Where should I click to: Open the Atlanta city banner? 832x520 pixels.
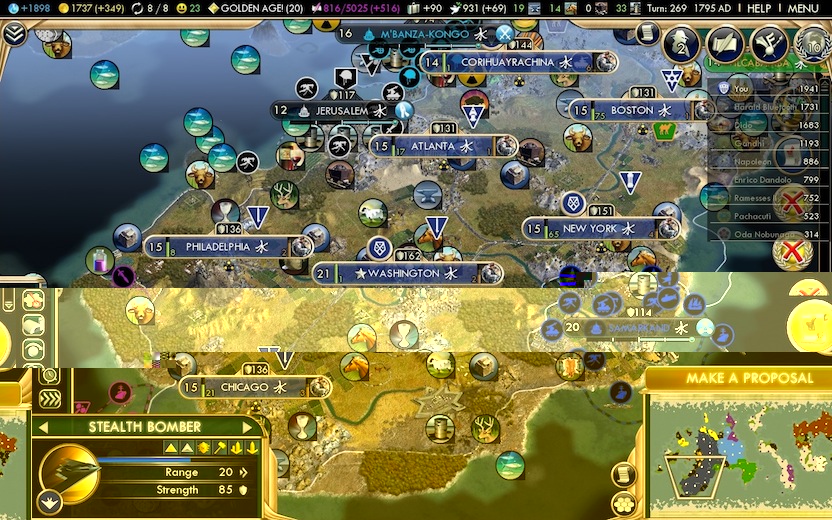point(433,146)
